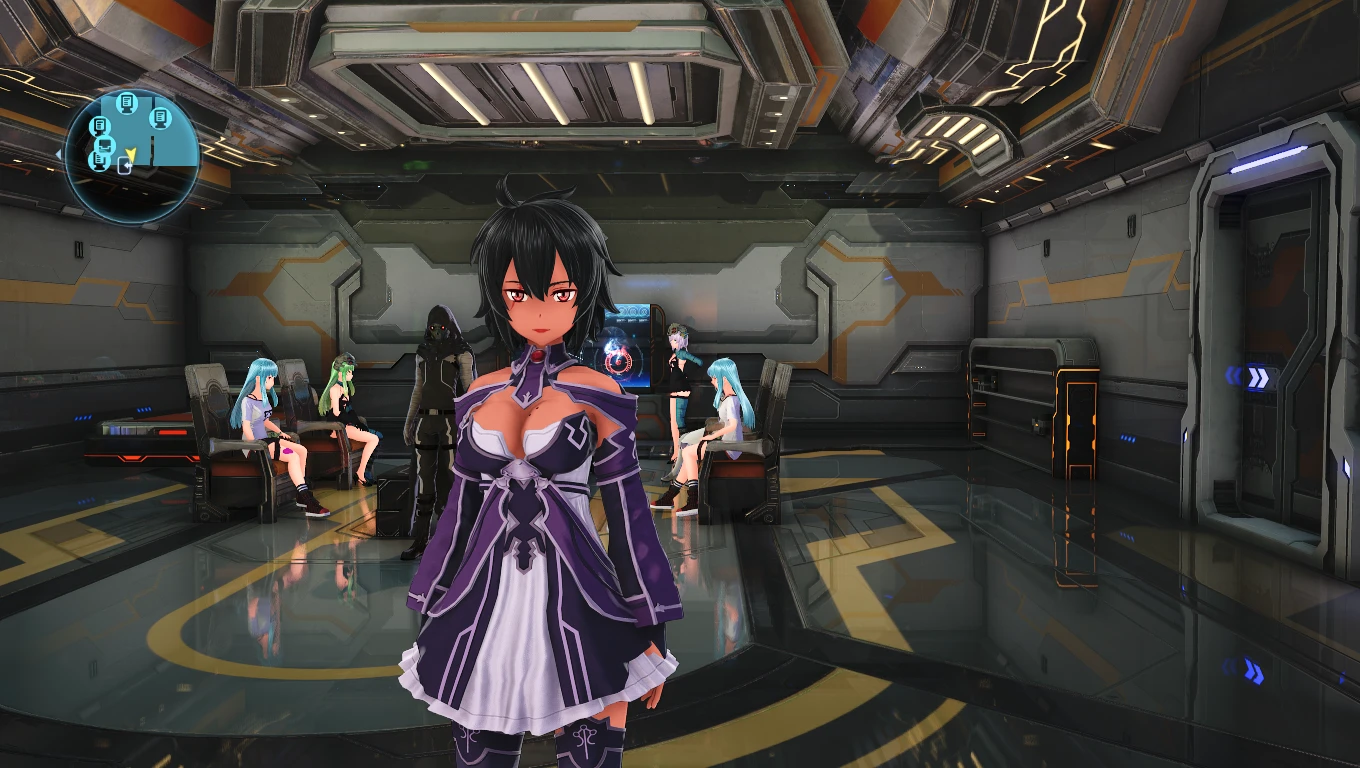
Task: Click the yellow player arrow on minimap
Action: click(x=130, y=152)
